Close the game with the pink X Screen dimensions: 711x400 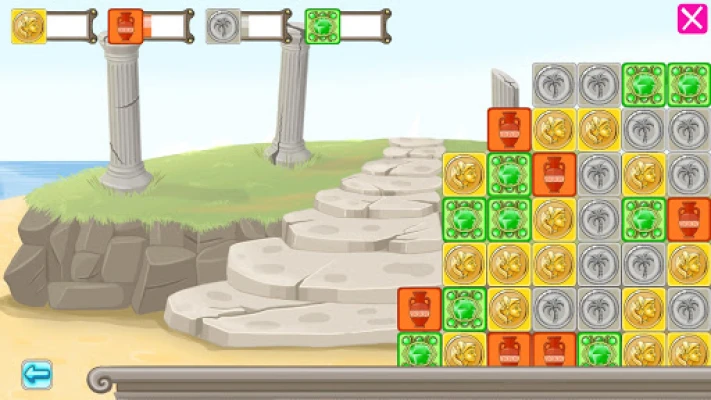(692, 19)
